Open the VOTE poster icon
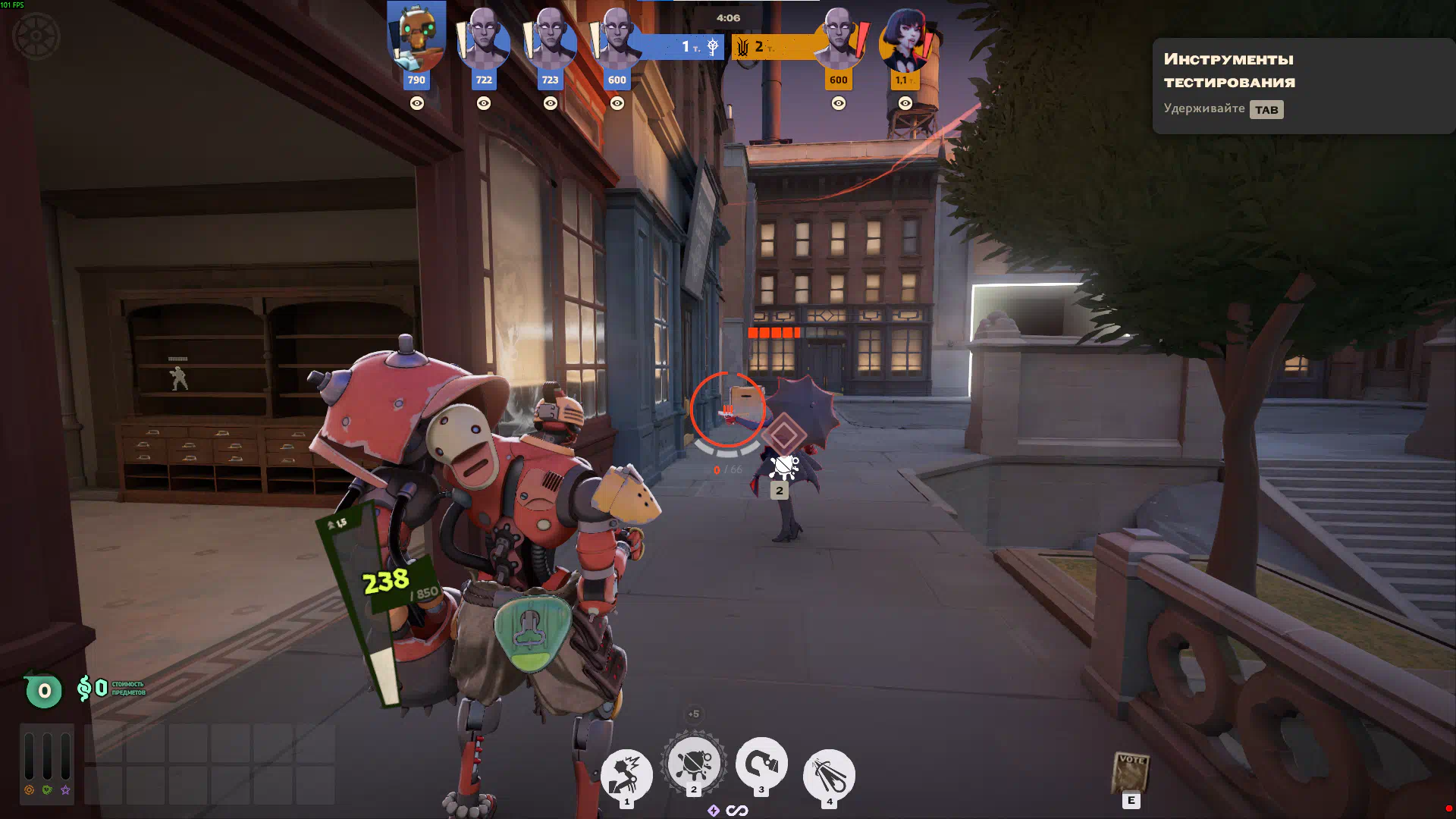Viewport: 1456px width, 819px height. [x=1131, y=772]
